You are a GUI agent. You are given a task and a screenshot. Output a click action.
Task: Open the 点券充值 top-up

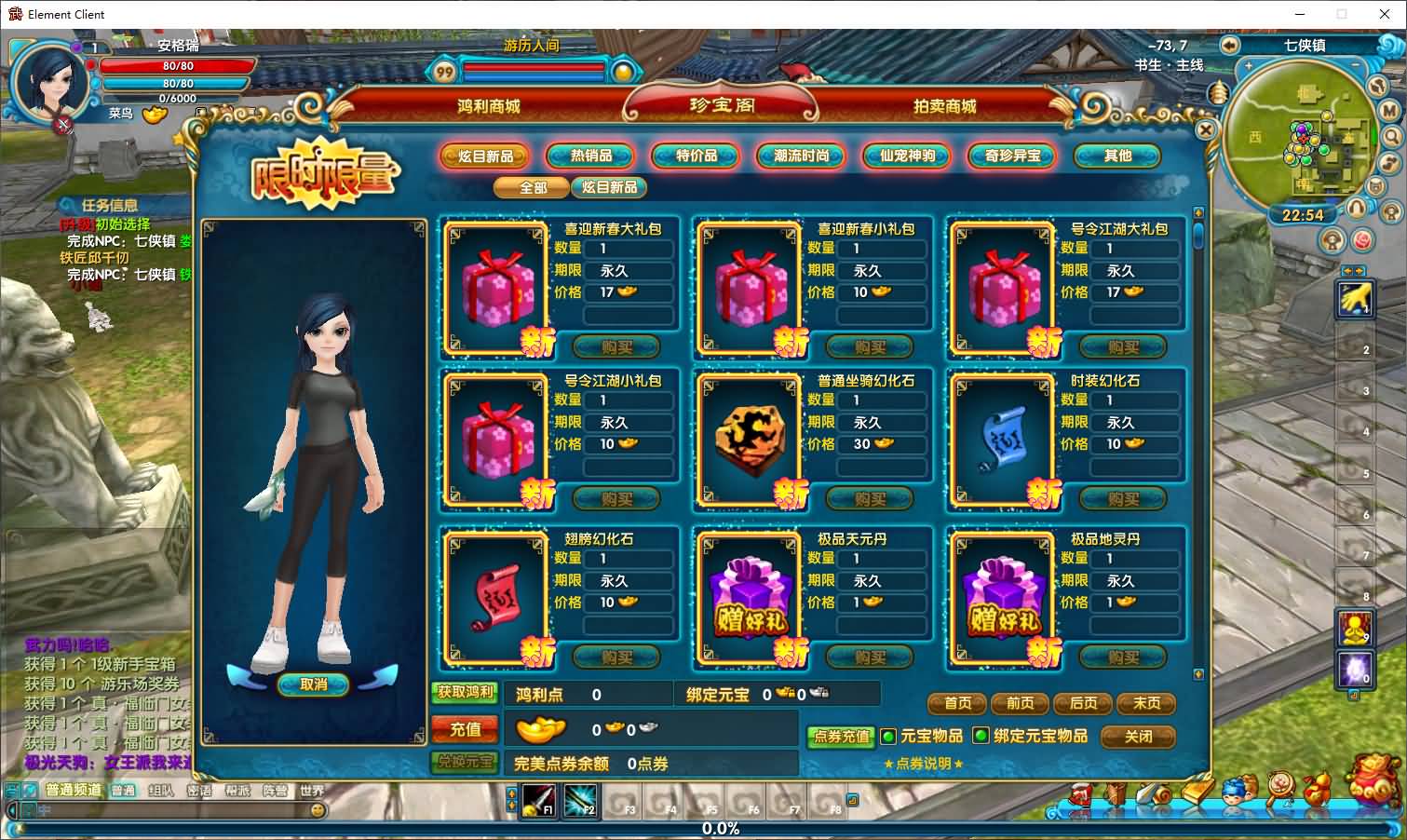click(x=841, y=737)
